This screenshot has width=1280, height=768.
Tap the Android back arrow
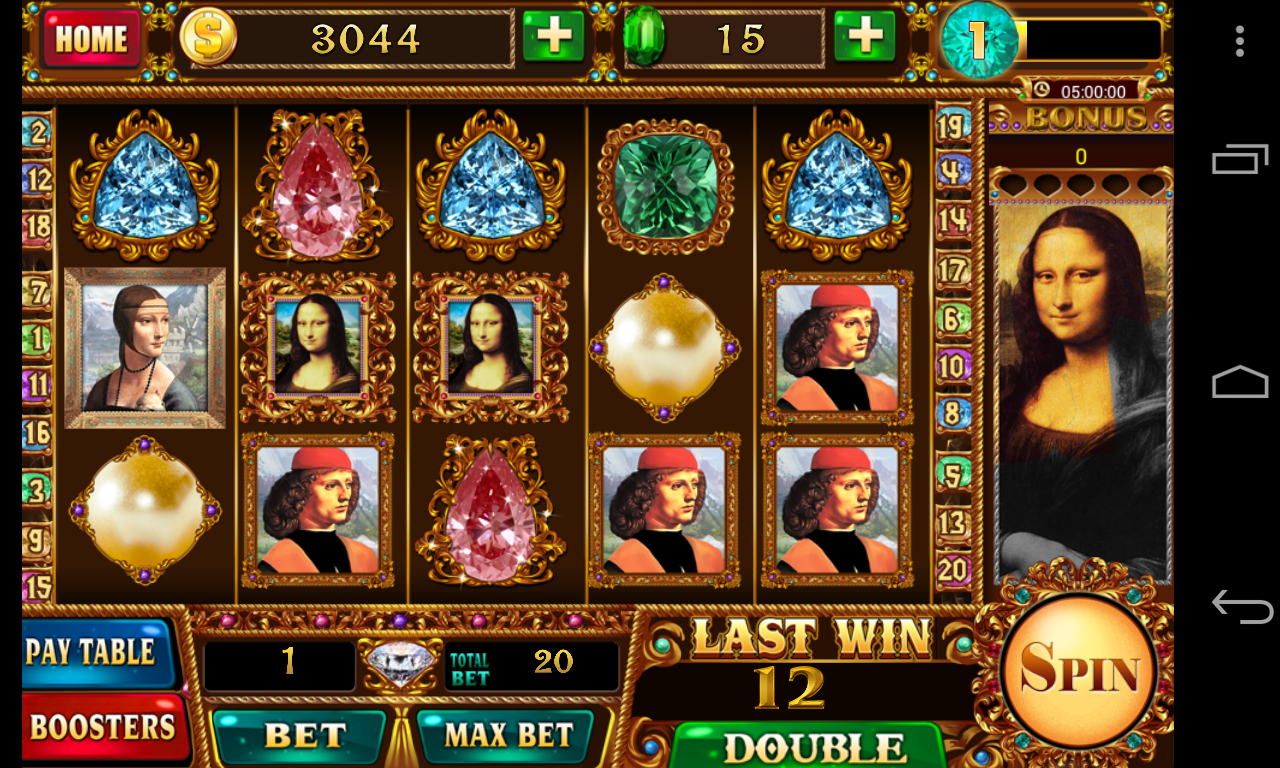coord(1240,606)
